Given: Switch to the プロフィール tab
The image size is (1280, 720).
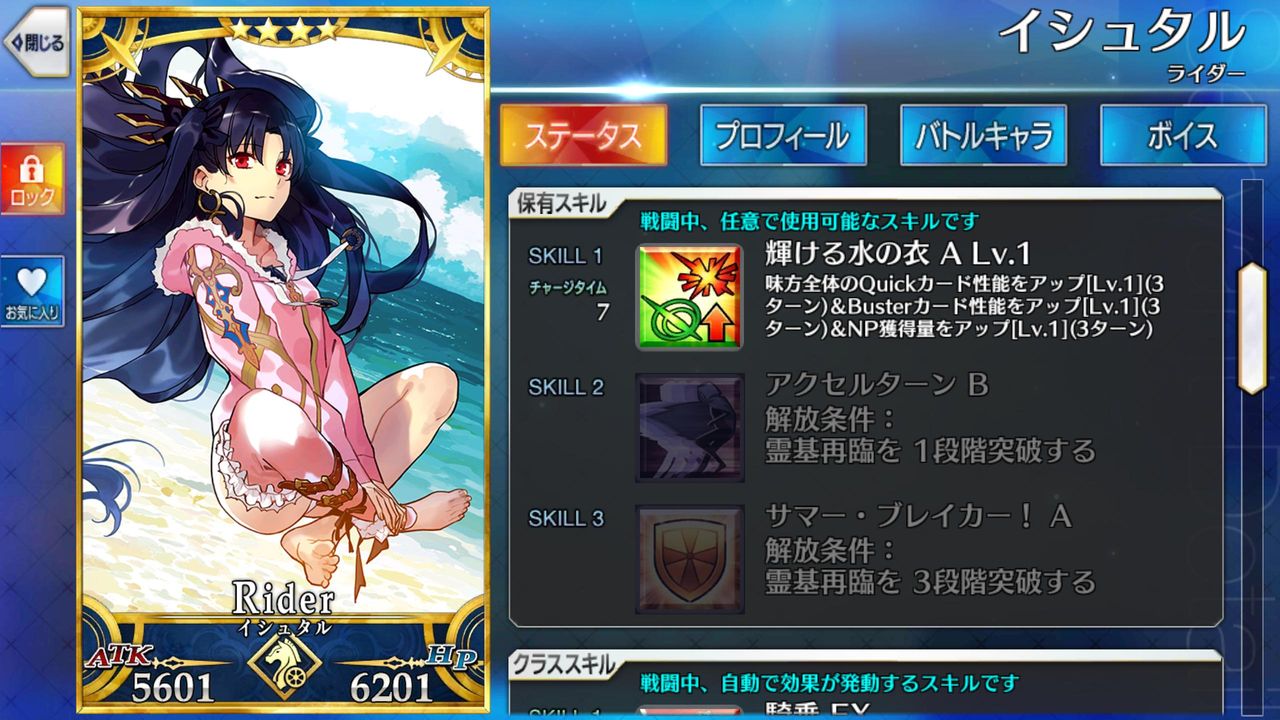Looking at the screenshot, I should coord(783,135).
